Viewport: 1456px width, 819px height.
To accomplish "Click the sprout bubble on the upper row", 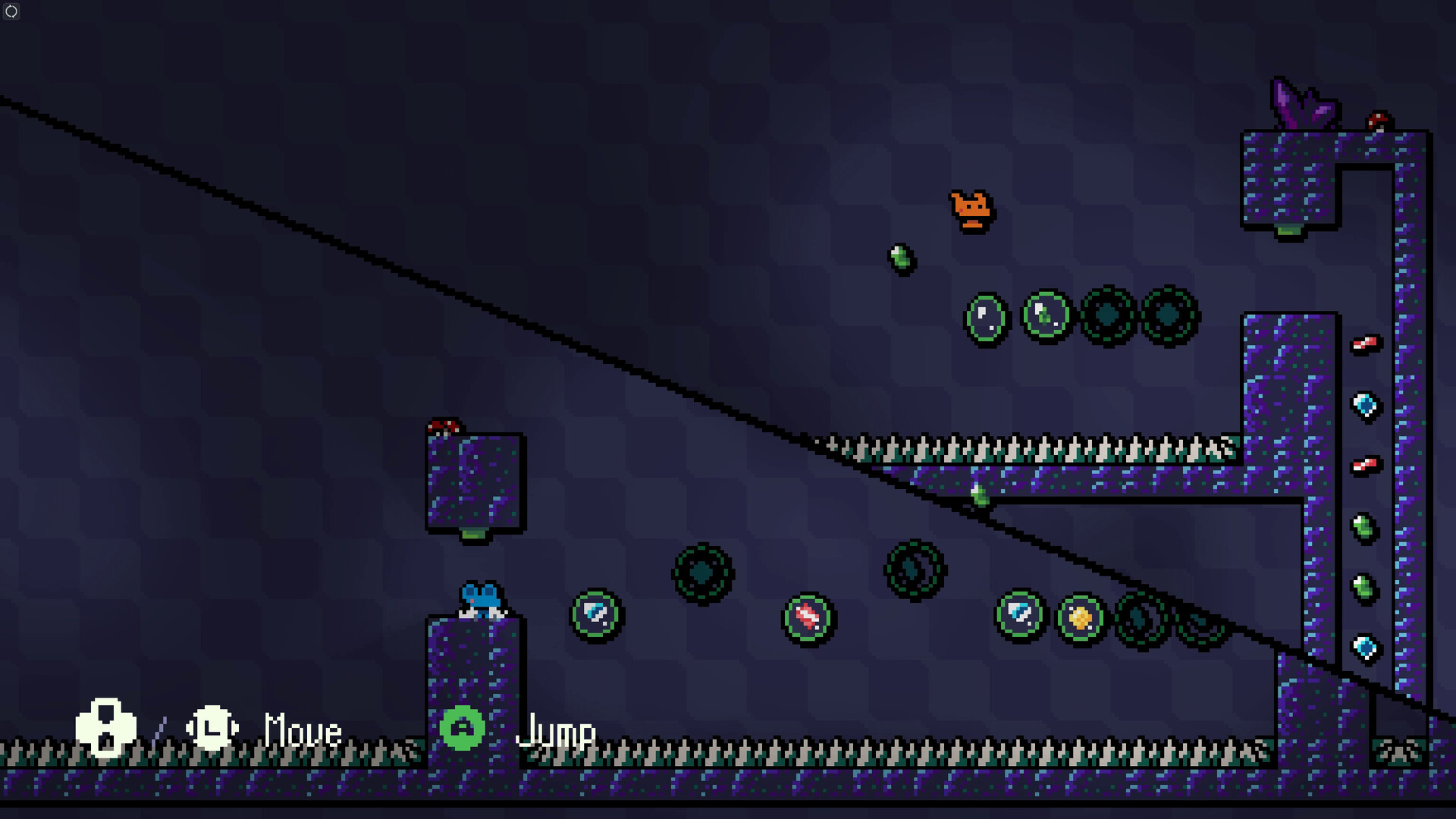I will 1047,316.
